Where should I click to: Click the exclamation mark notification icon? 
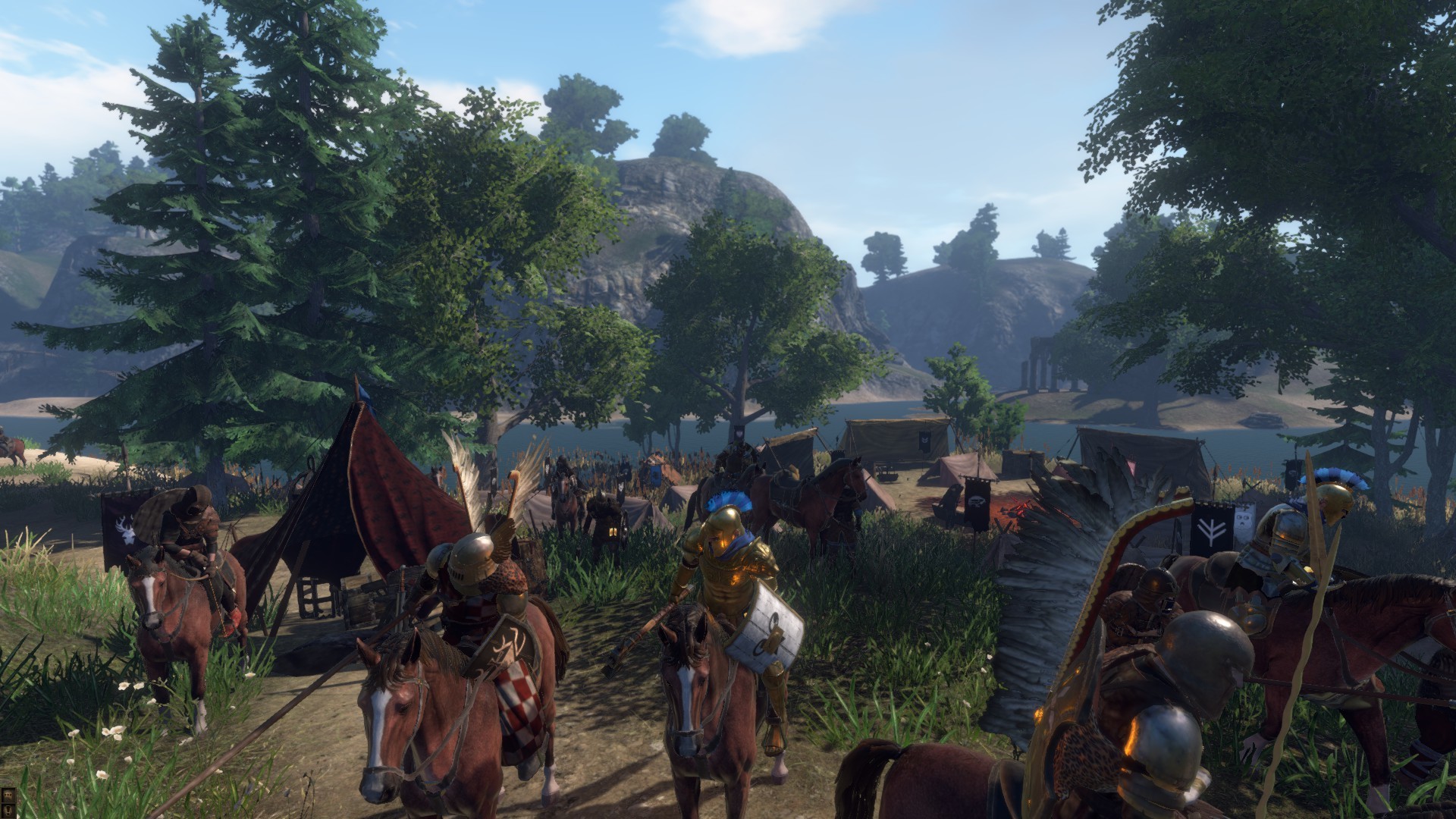(8, 811)
